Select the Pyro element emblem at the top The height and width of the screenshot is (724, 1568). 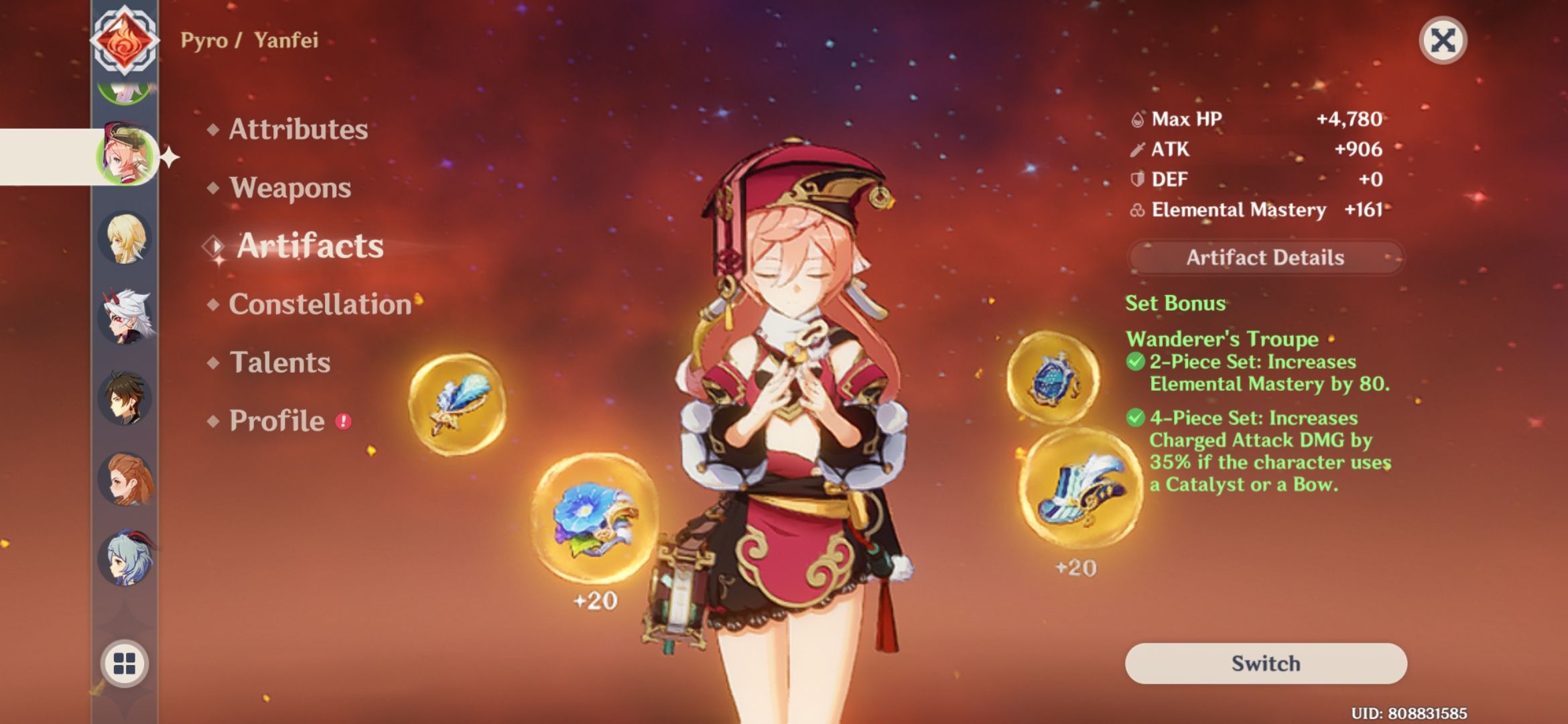[127, 42]
